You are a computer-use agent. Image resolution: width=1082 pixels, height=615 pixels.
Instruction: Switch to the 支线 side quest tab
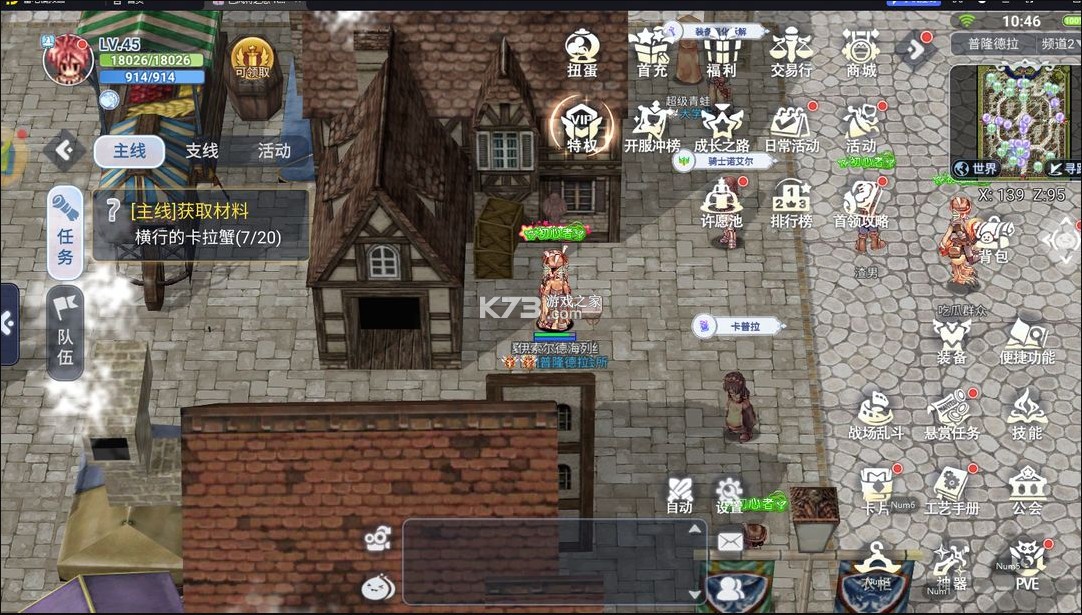201,150
